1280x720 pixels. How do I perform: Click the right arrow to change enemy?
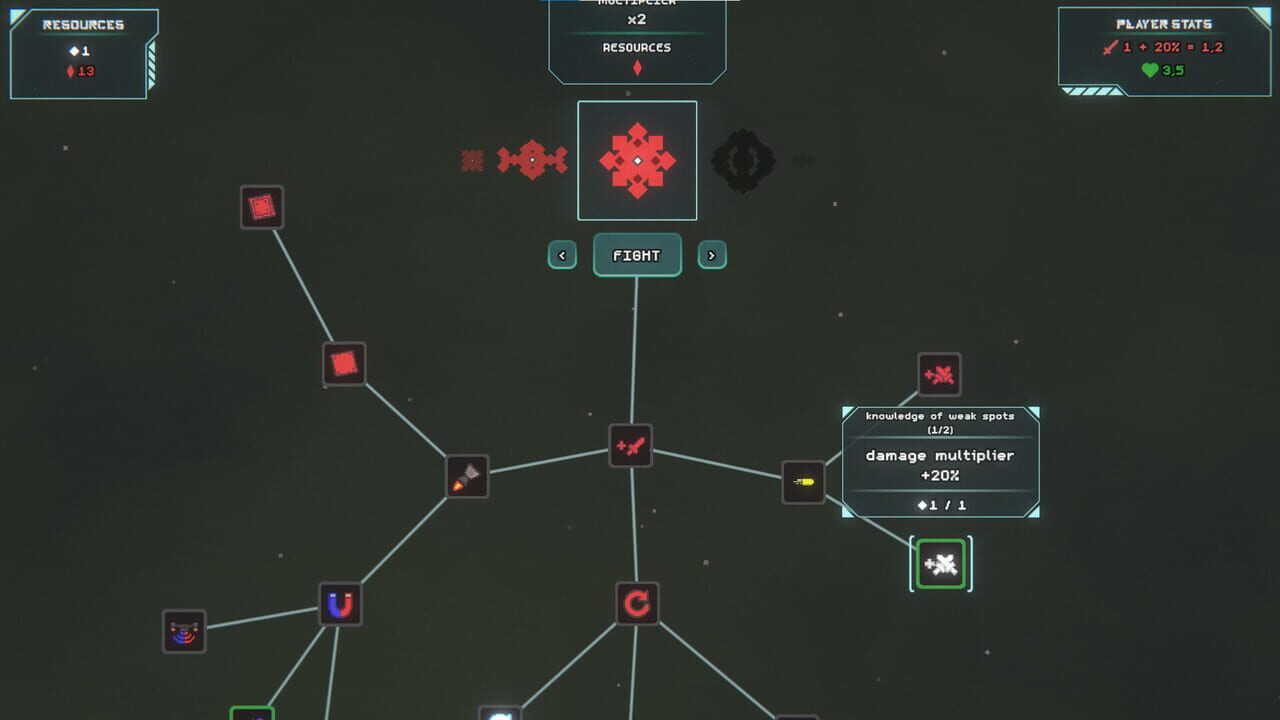pos(712,255)
